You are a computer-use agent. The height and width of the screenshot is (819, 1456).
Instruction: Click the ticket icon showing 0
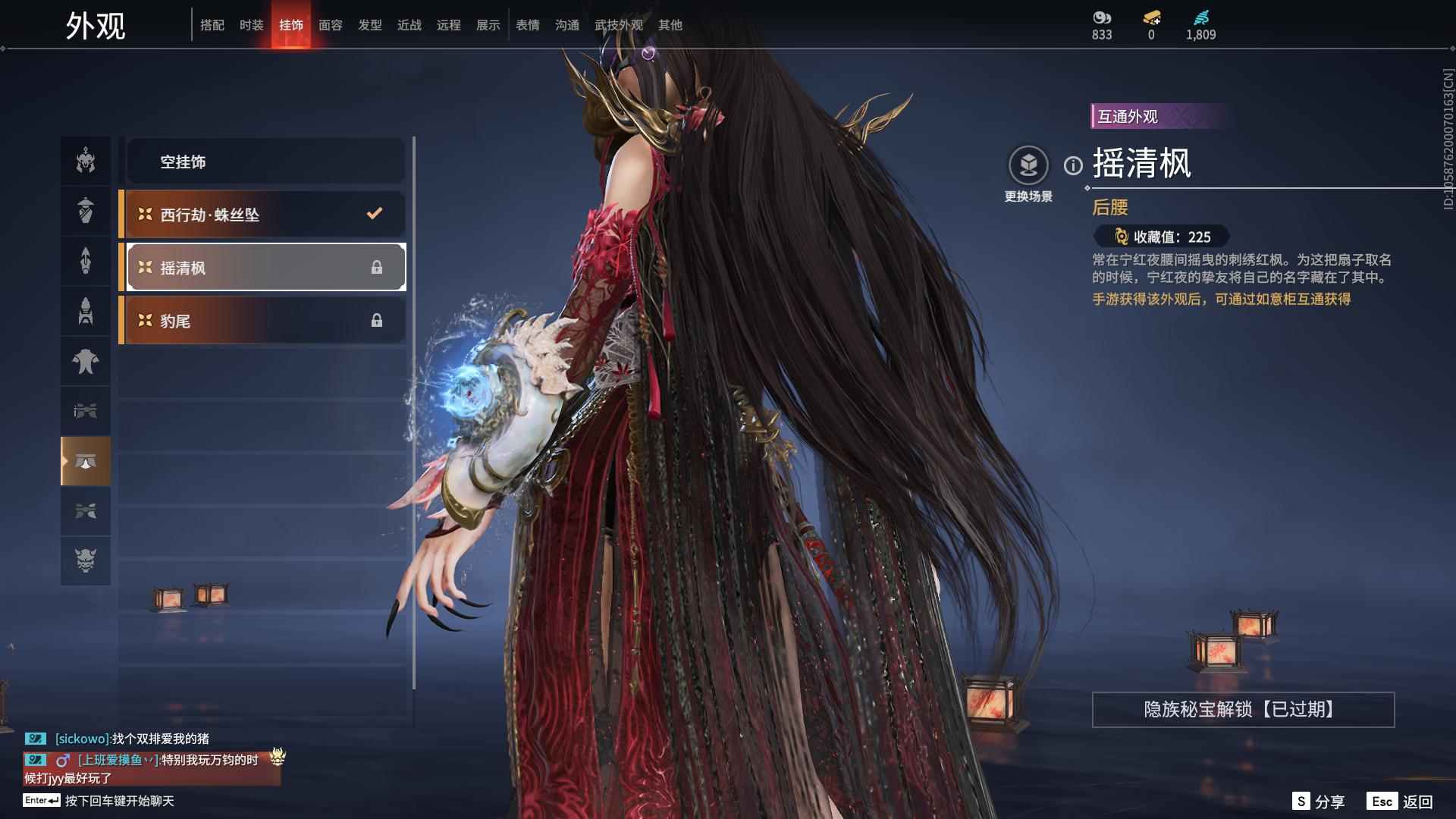[x=1150, y=17]
